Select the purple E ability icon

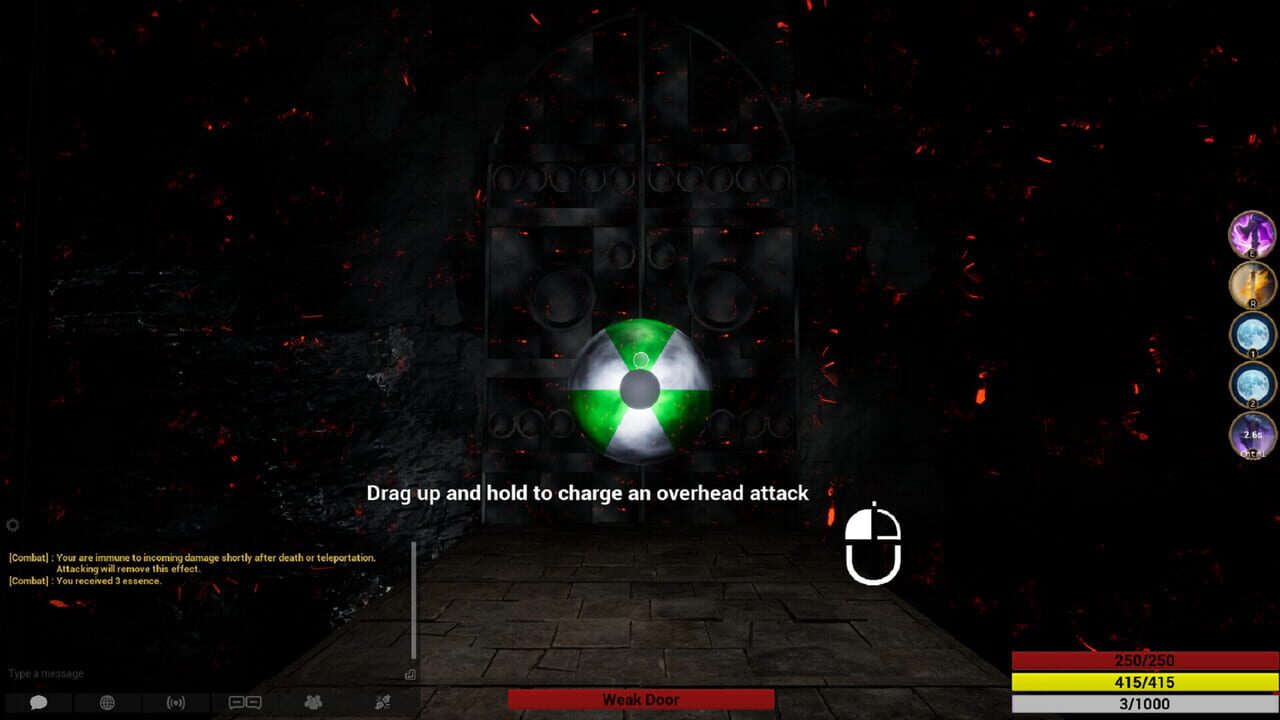[x=1249, y=237]
